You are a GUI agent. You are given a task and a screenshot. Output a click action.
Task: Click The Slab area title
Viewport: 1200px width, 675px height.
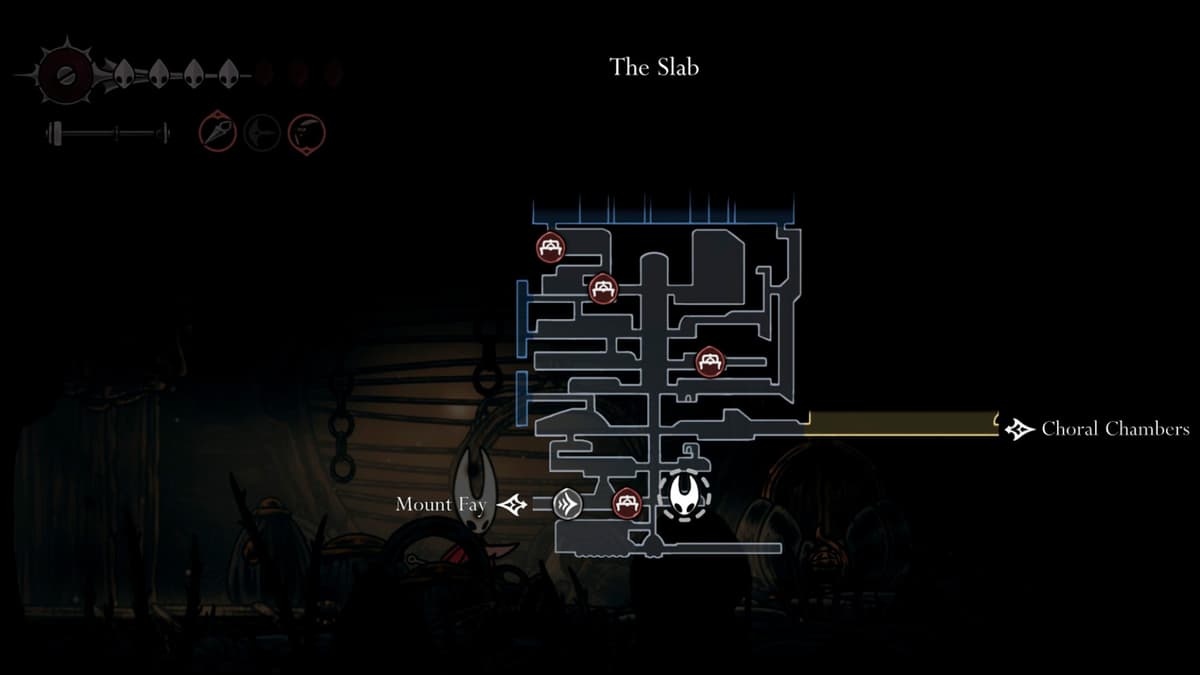click(x=654, y=67)
